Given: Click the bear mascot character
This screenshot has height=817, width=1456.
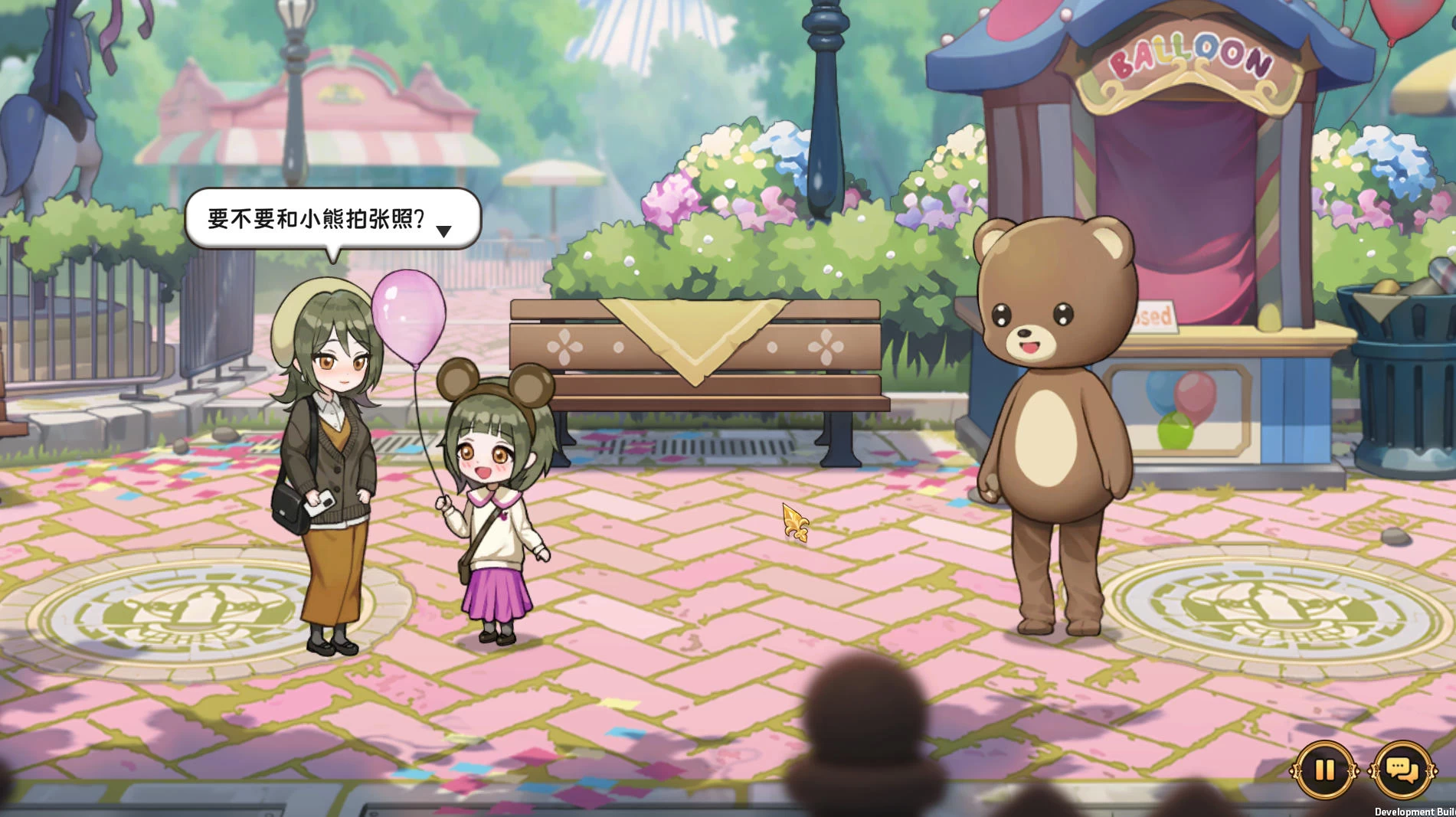Looking at the screenshot, I should pos(1055,429).
